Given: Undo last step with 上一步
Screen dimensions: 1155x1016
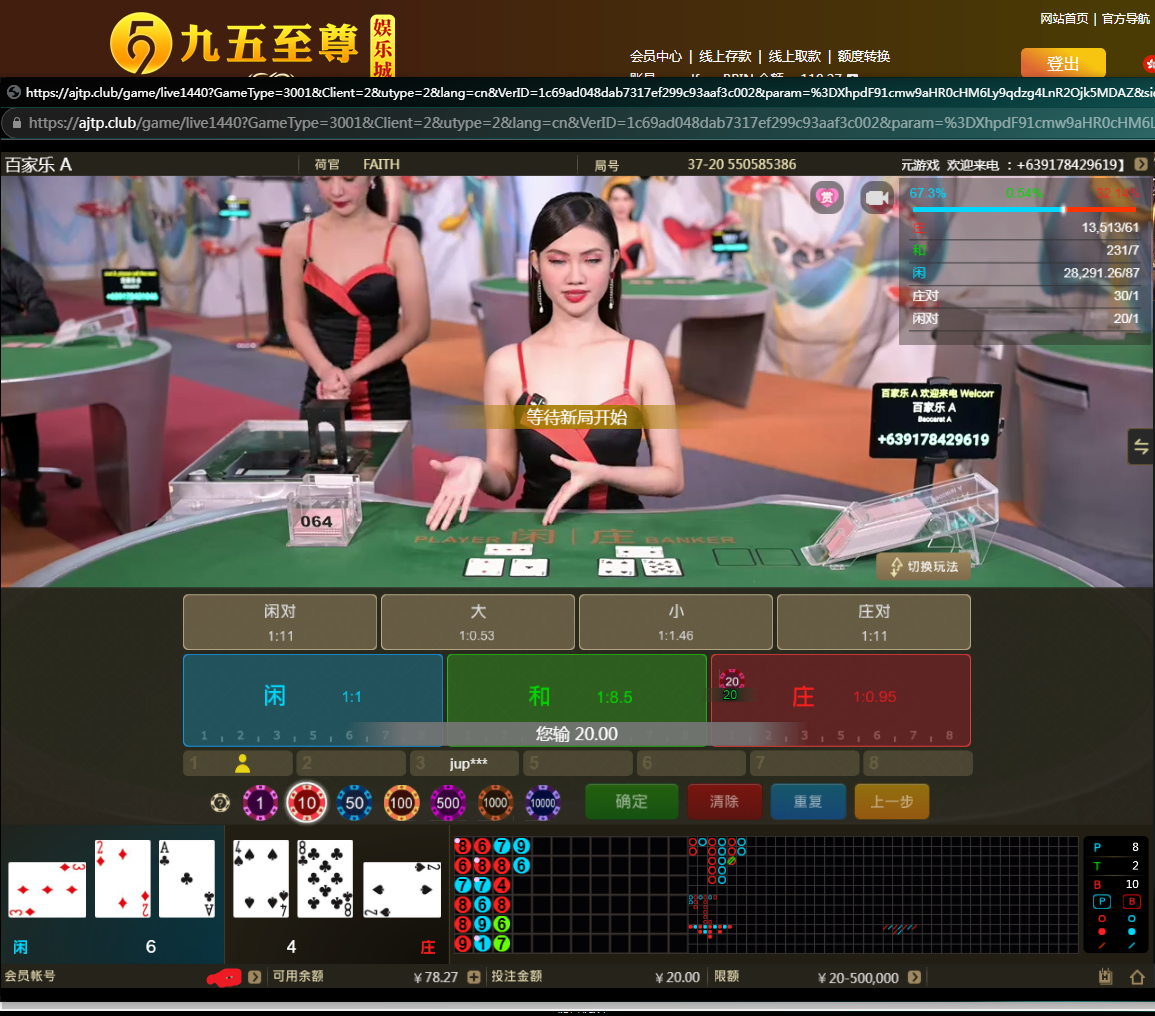Looking at the screenshot, I should [x=891, y=802].
